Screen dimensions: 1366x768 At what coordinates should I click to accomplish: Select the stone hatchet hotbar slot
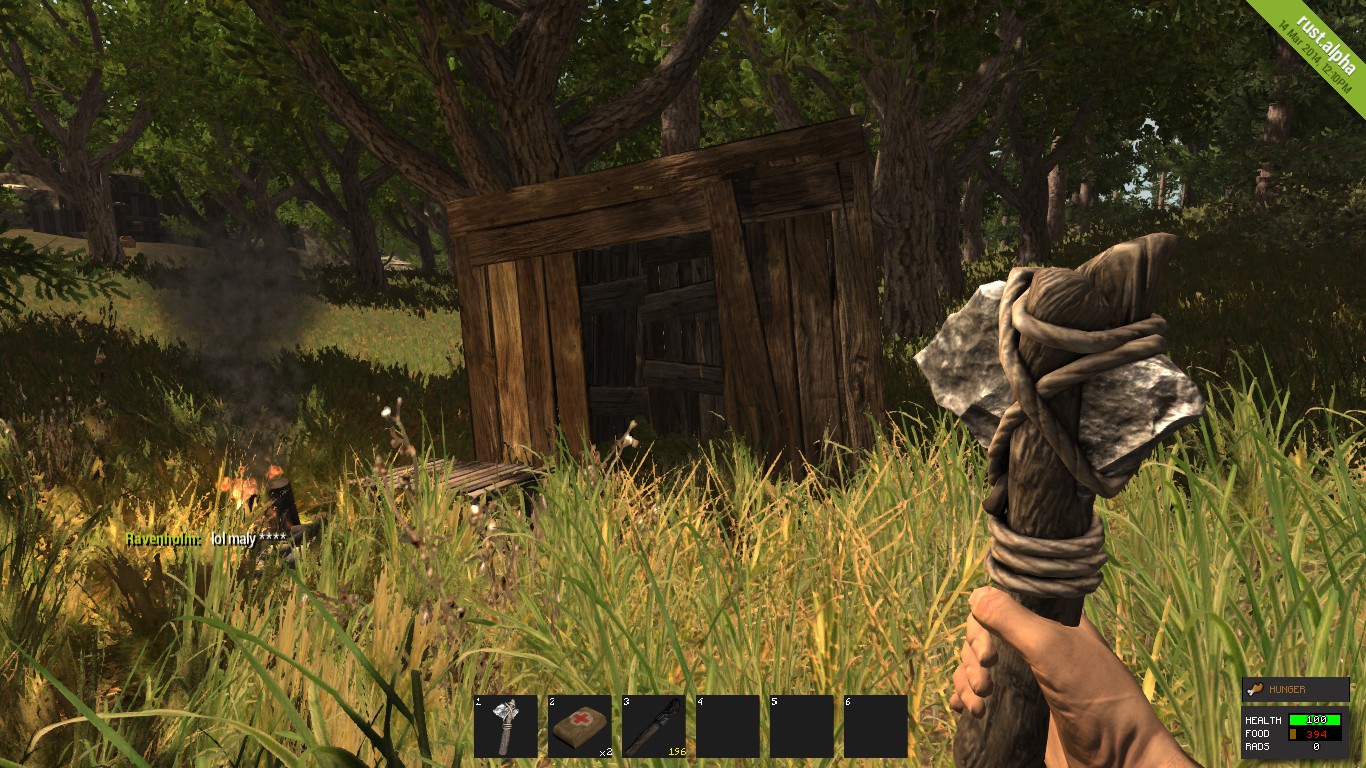[506, 726]
